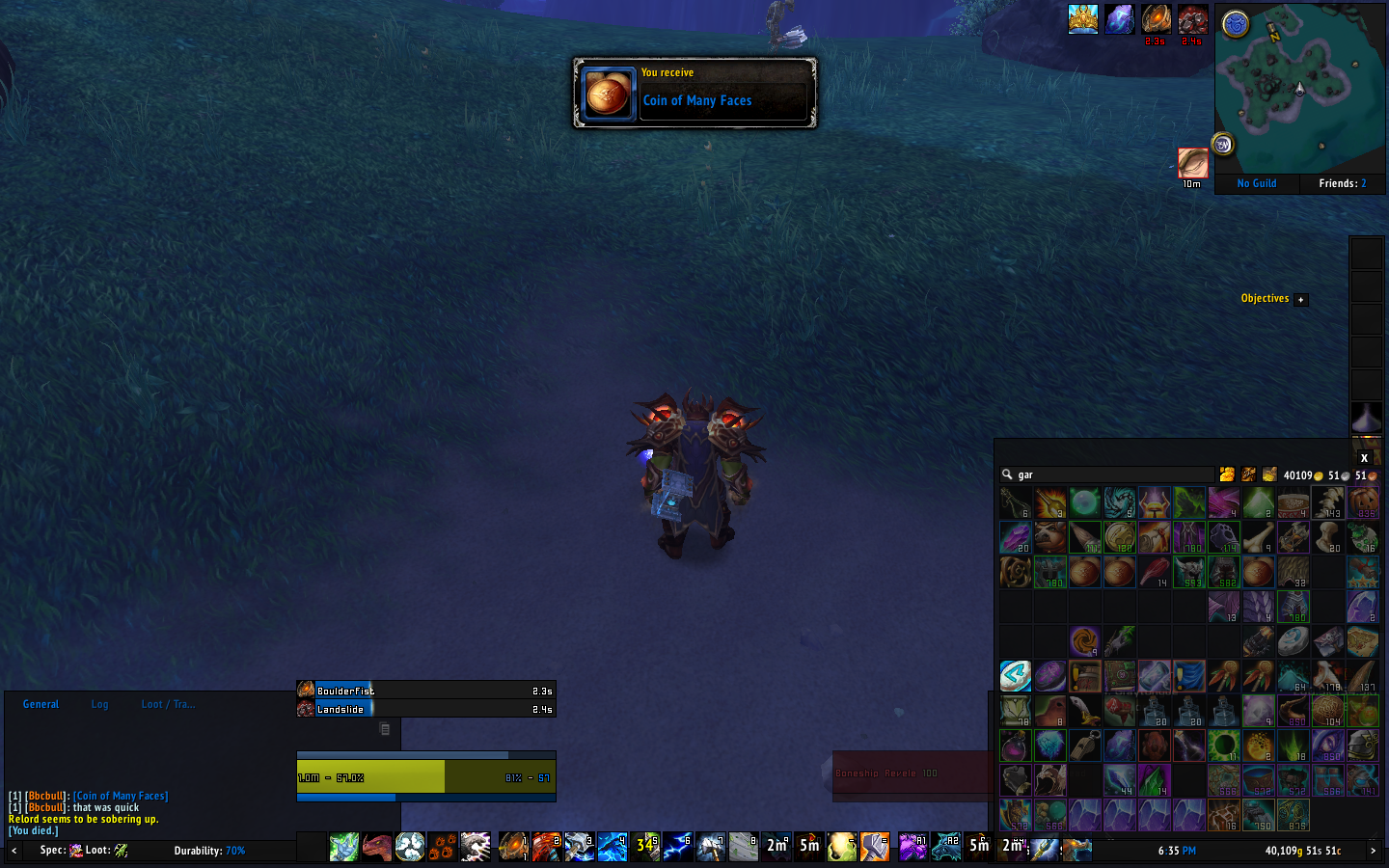Open the gold display on the bottom bar

pyautogui.click(x=1302, y=851)
